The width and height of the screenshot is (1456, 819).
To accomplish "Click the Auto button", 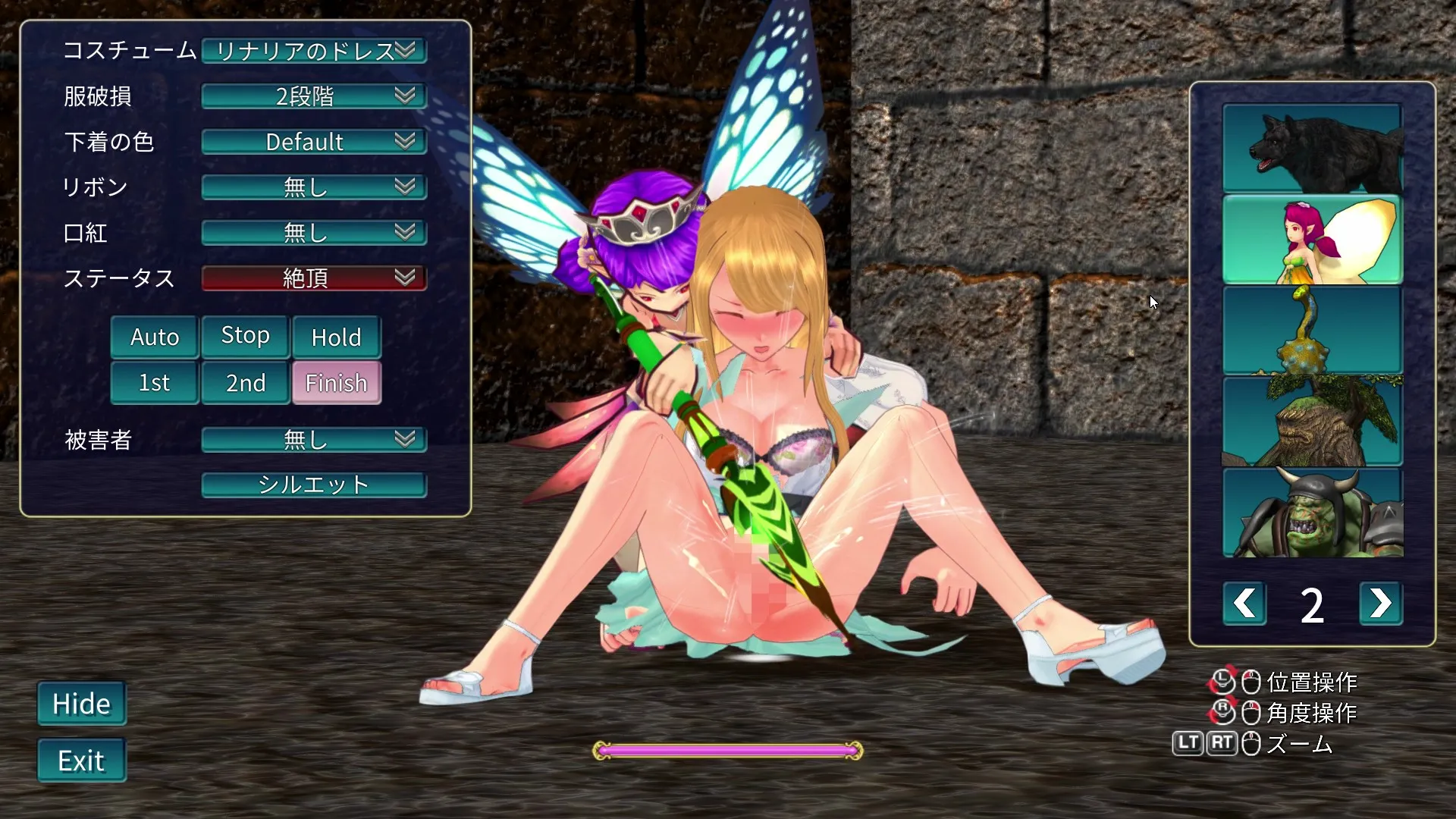I will (155, 337).
